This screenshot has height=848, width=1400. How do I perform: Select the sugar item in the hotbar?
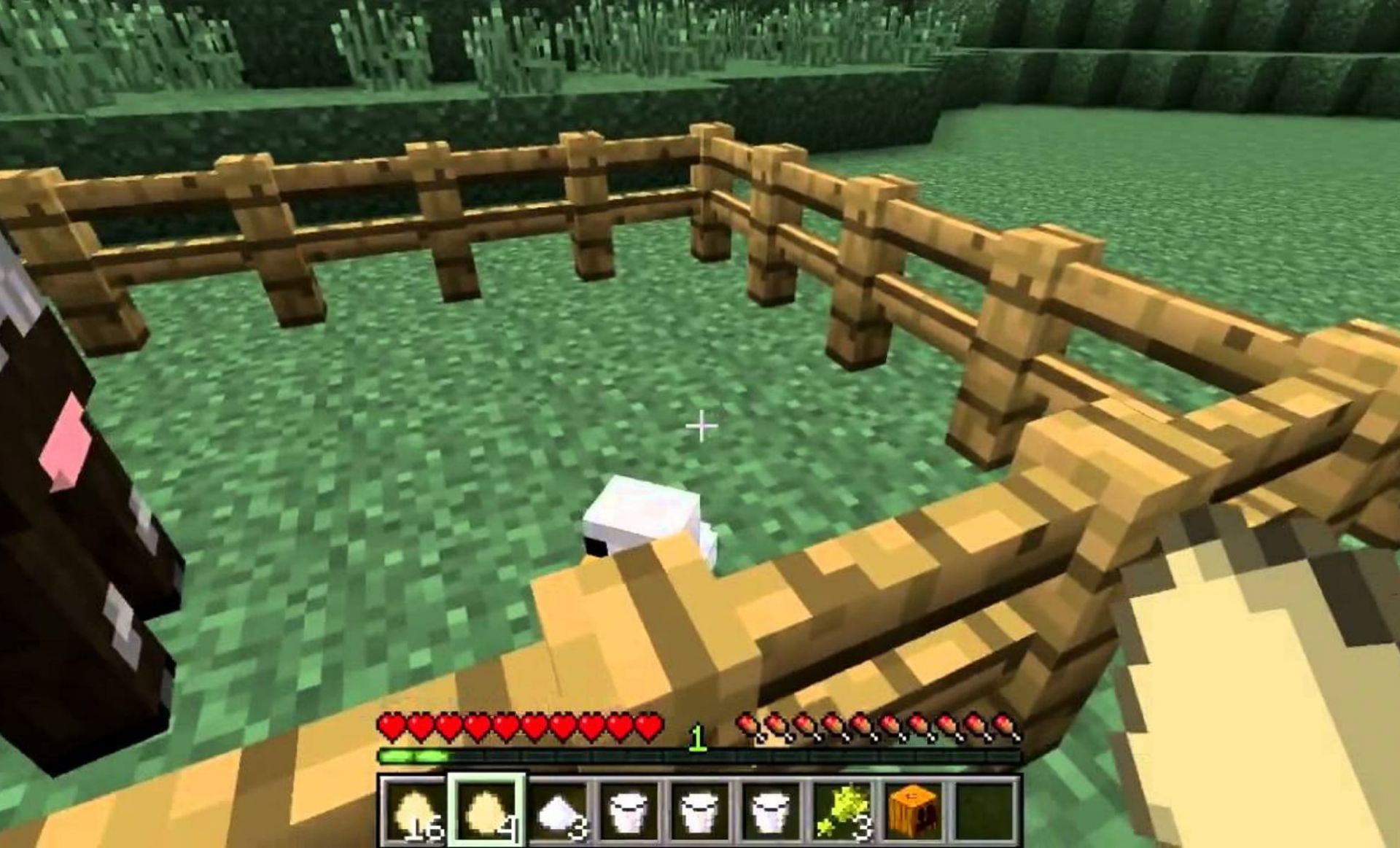point(559,812)
